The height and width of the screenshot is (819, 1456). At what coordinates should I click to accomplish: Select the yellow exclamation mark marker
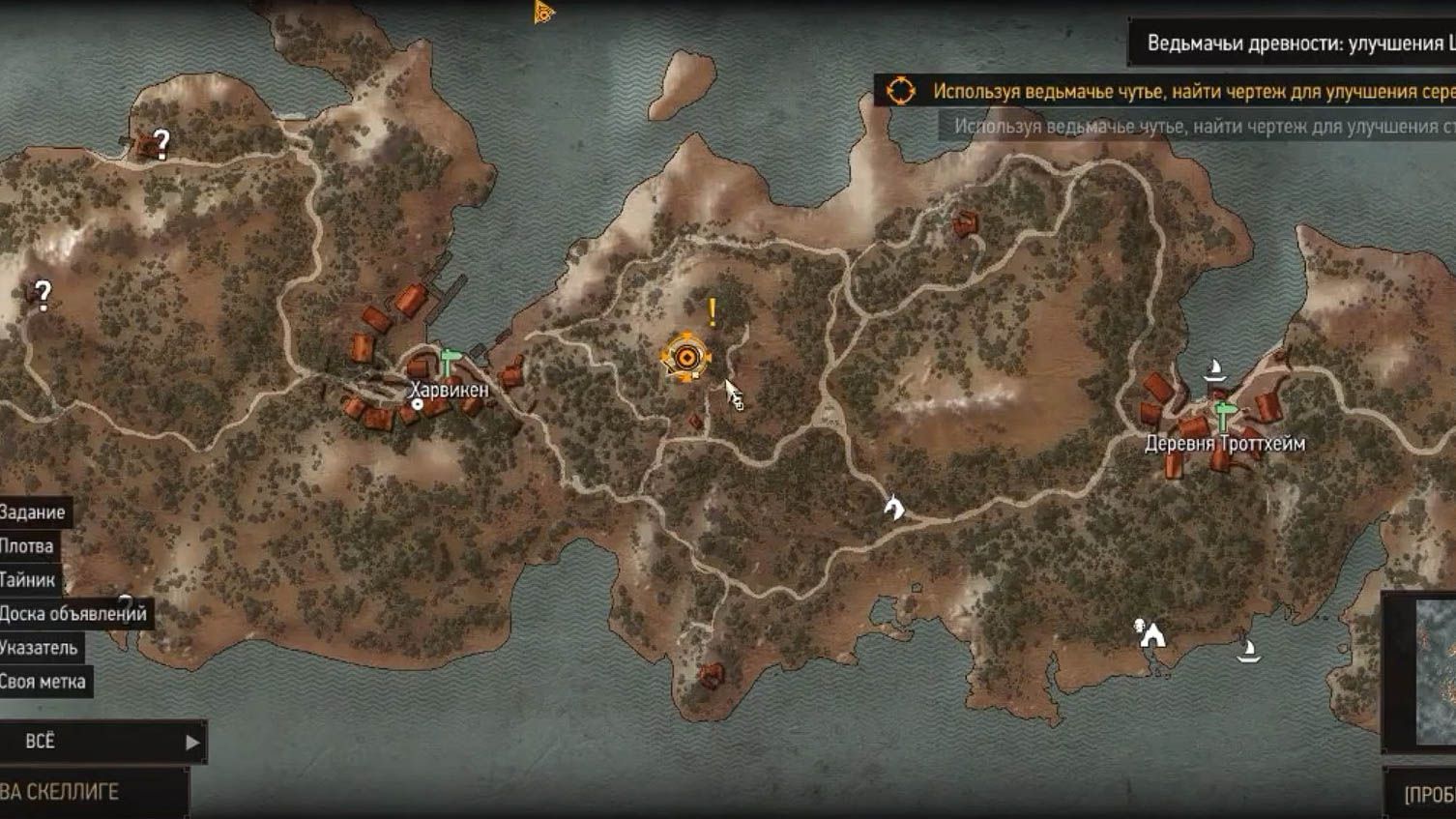point(713,312)
